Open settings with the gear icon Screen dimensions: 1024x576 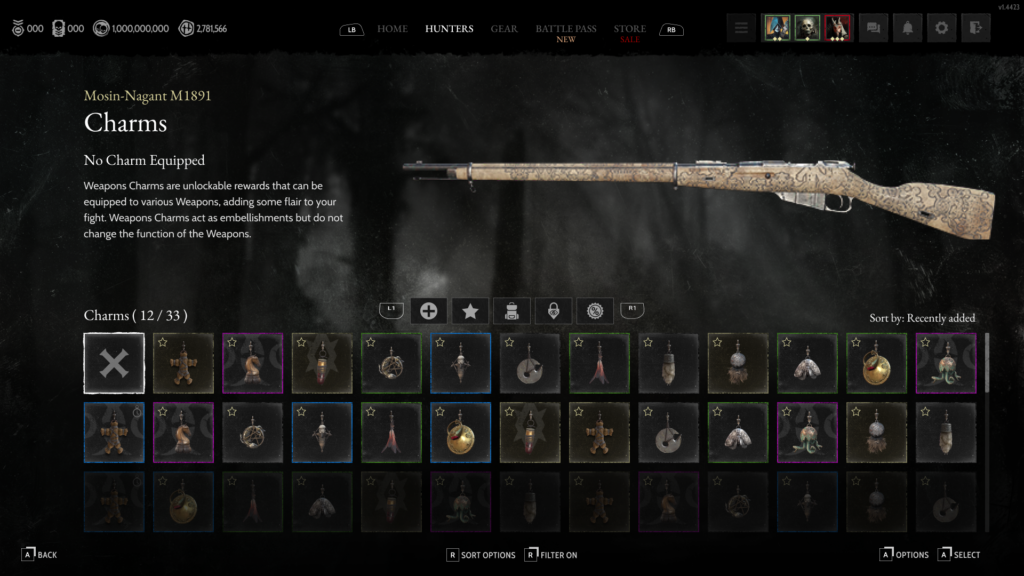click(x=941, y=28)
